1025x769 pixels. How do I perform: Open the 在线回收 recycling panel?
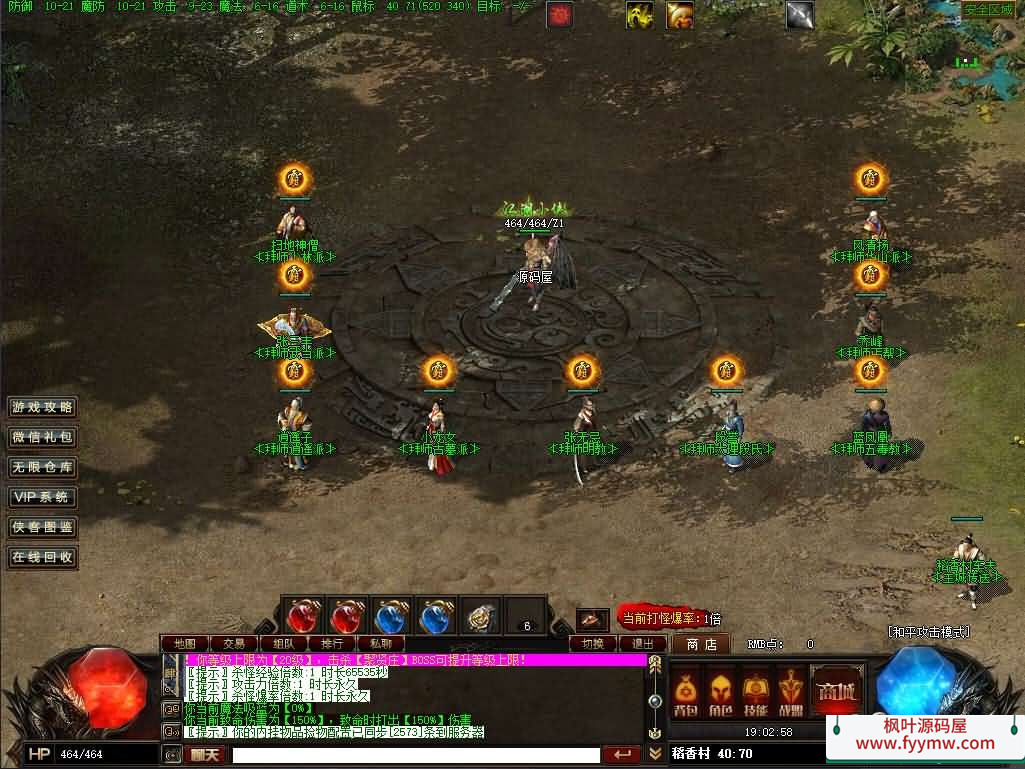[x=42, y=557]
